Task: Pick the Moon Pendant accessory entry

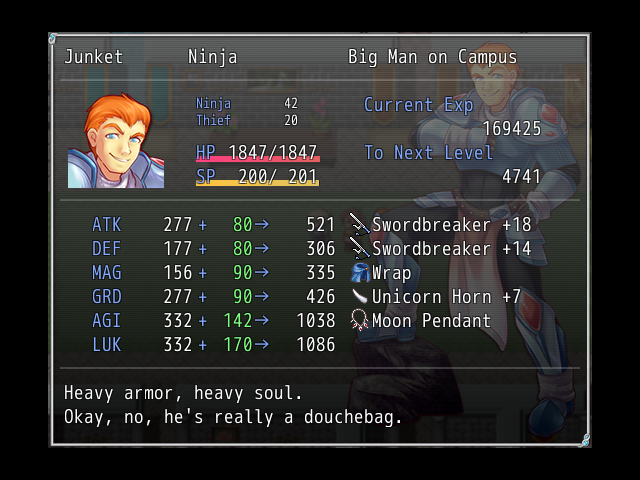Action: 421,321
